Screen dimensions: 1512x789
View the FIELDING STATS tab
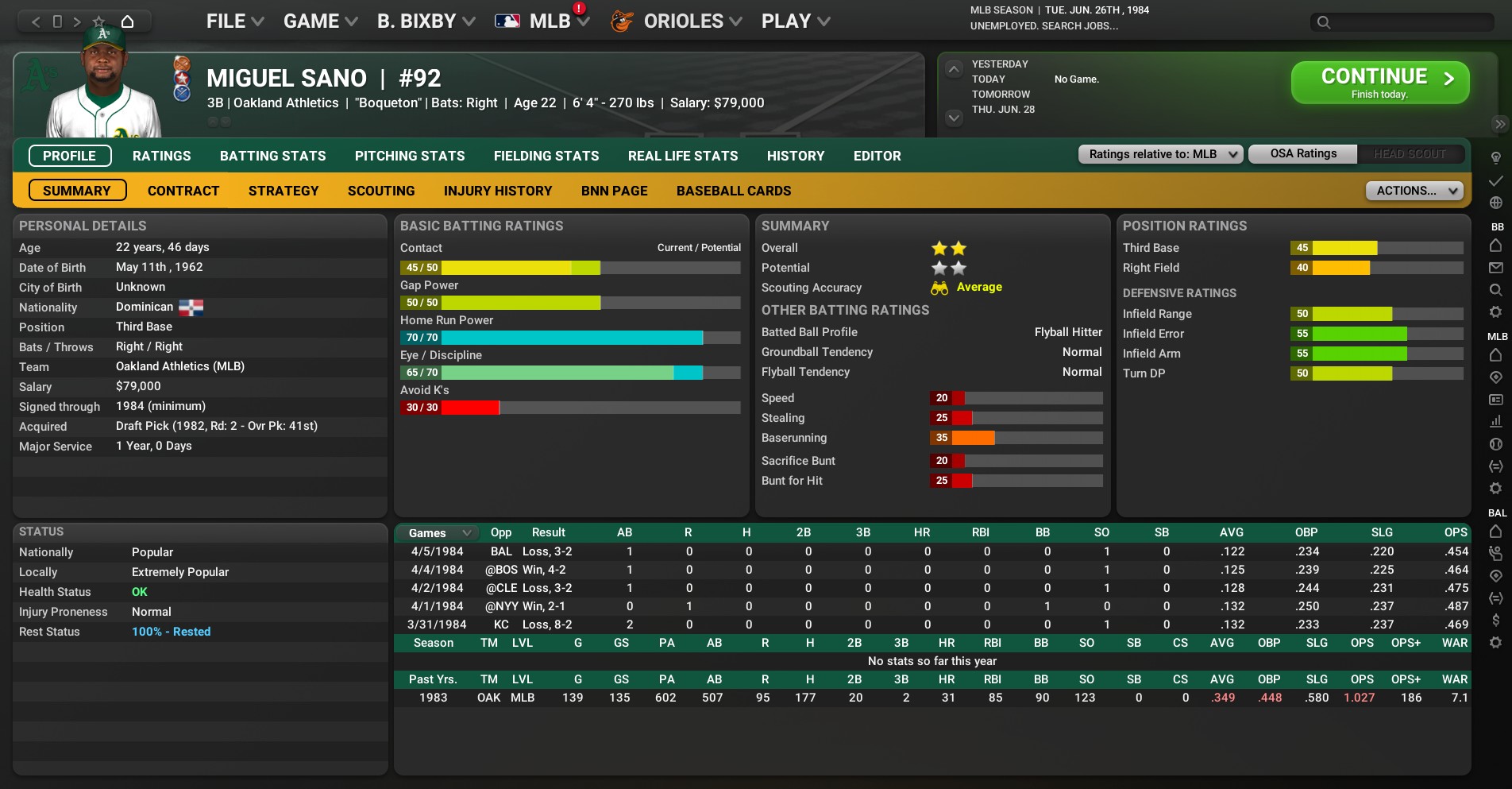(546, 156)
